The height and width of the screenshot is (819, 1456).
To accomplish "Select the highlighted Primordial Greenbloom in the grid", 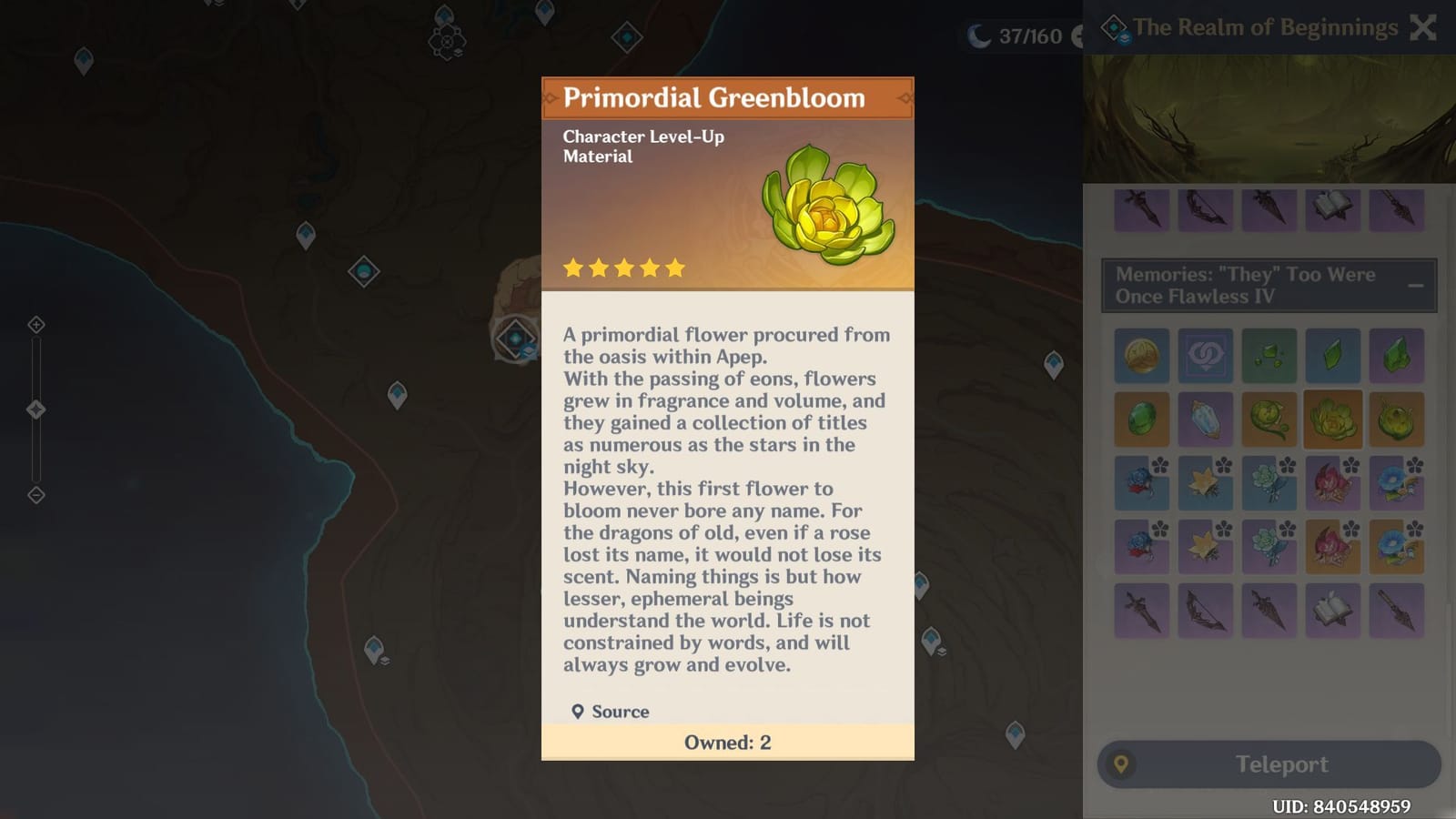I will [1332, 420].
